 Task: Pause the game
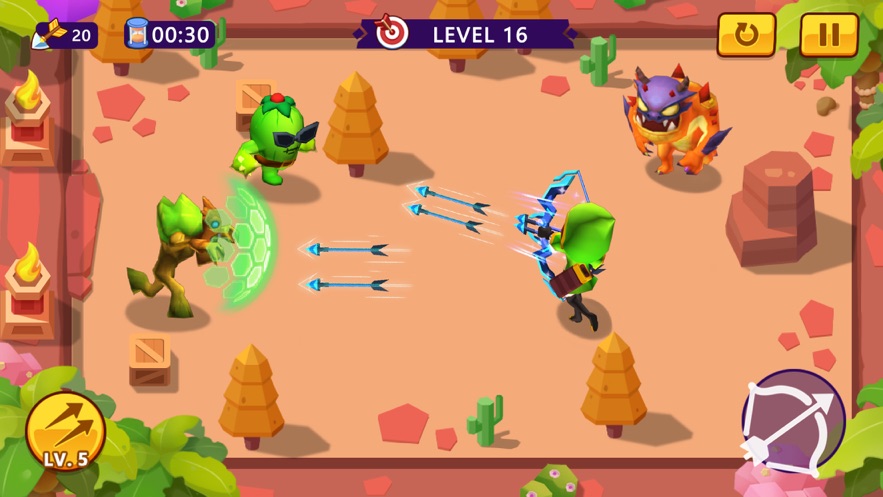(829, 35)
